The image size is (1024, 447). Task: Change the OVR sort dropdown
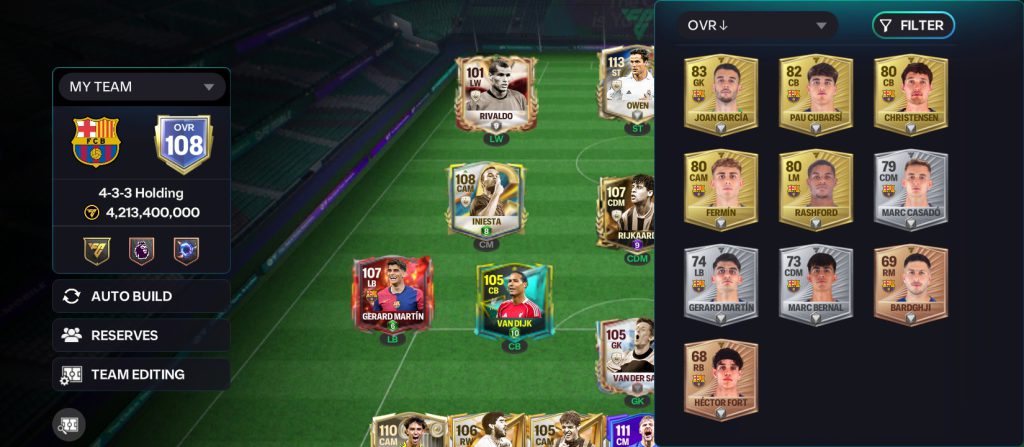(757, 25)
